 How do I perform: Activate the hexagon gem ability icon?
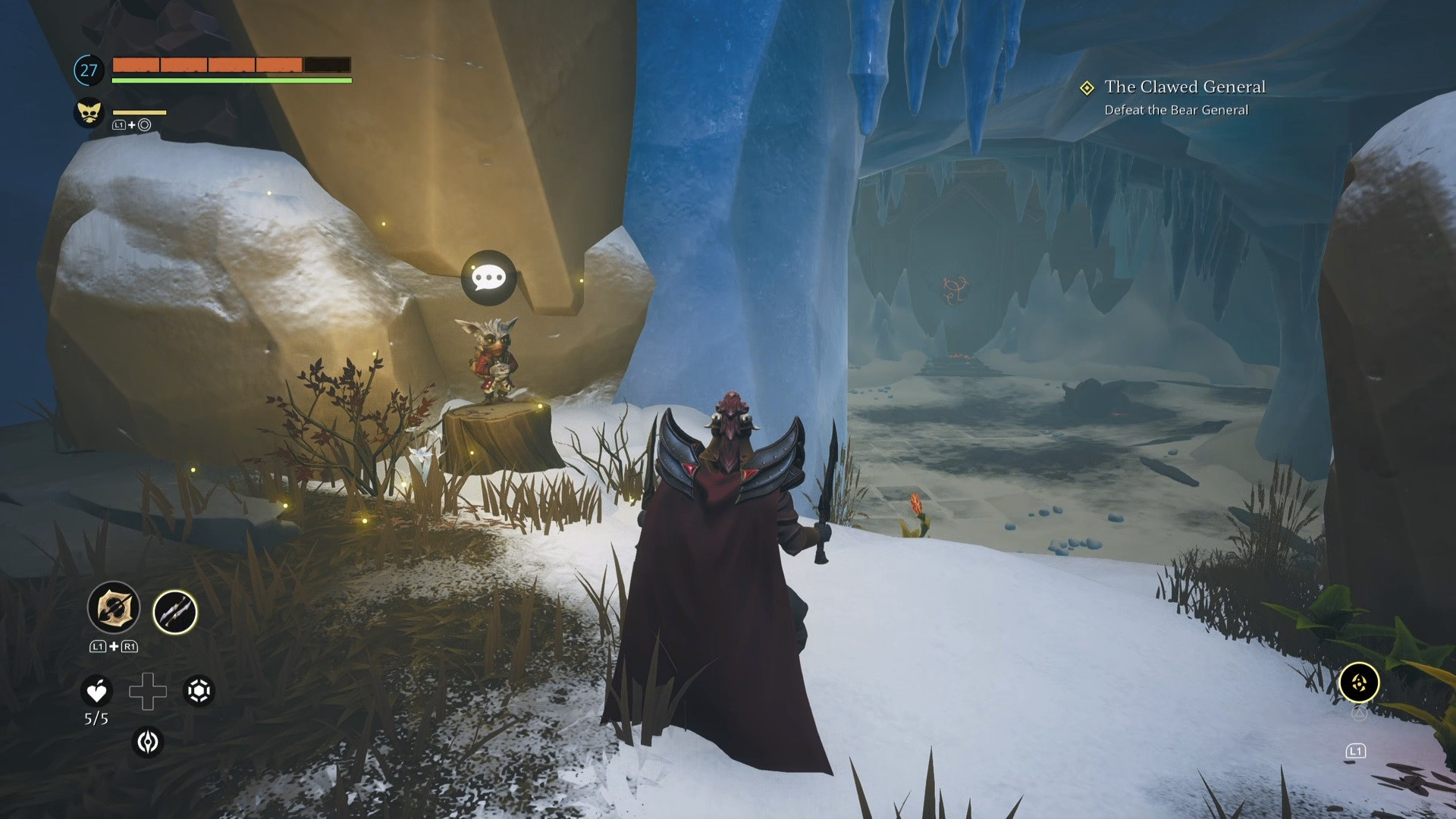point(199,691)
